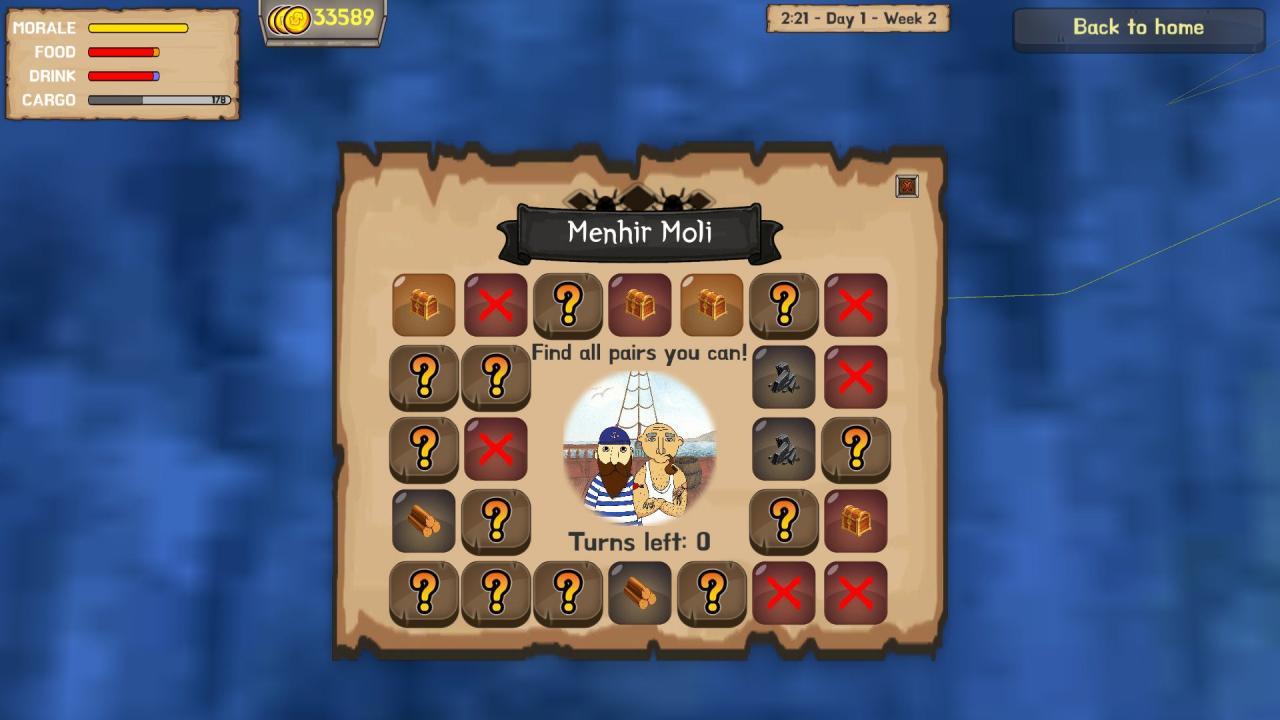Close the Menhir Moli window
Image resolution: width=1280 pixels, height=720 pixels.
908,186
